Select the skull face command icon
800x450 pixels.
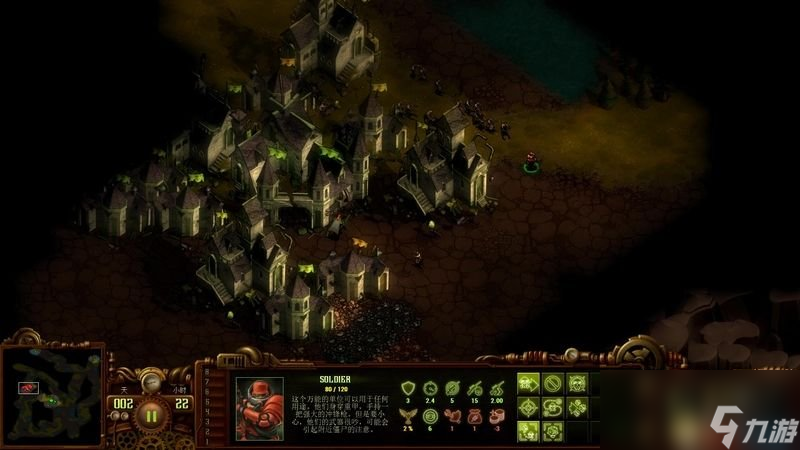tap(577, 384)
